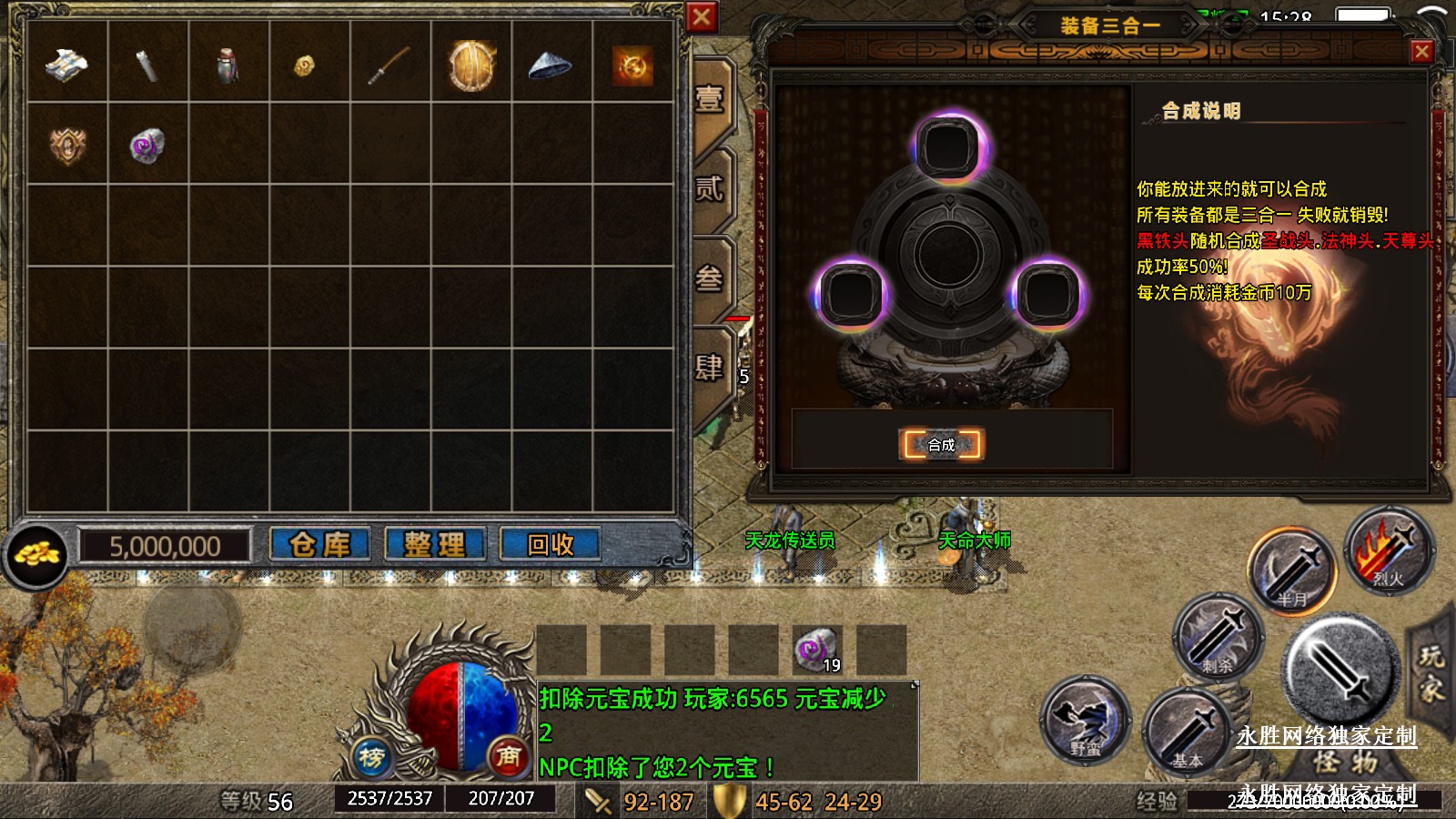Activate the 野蛮 charge skill
1456x819 pixels.
coord(1086,721)
